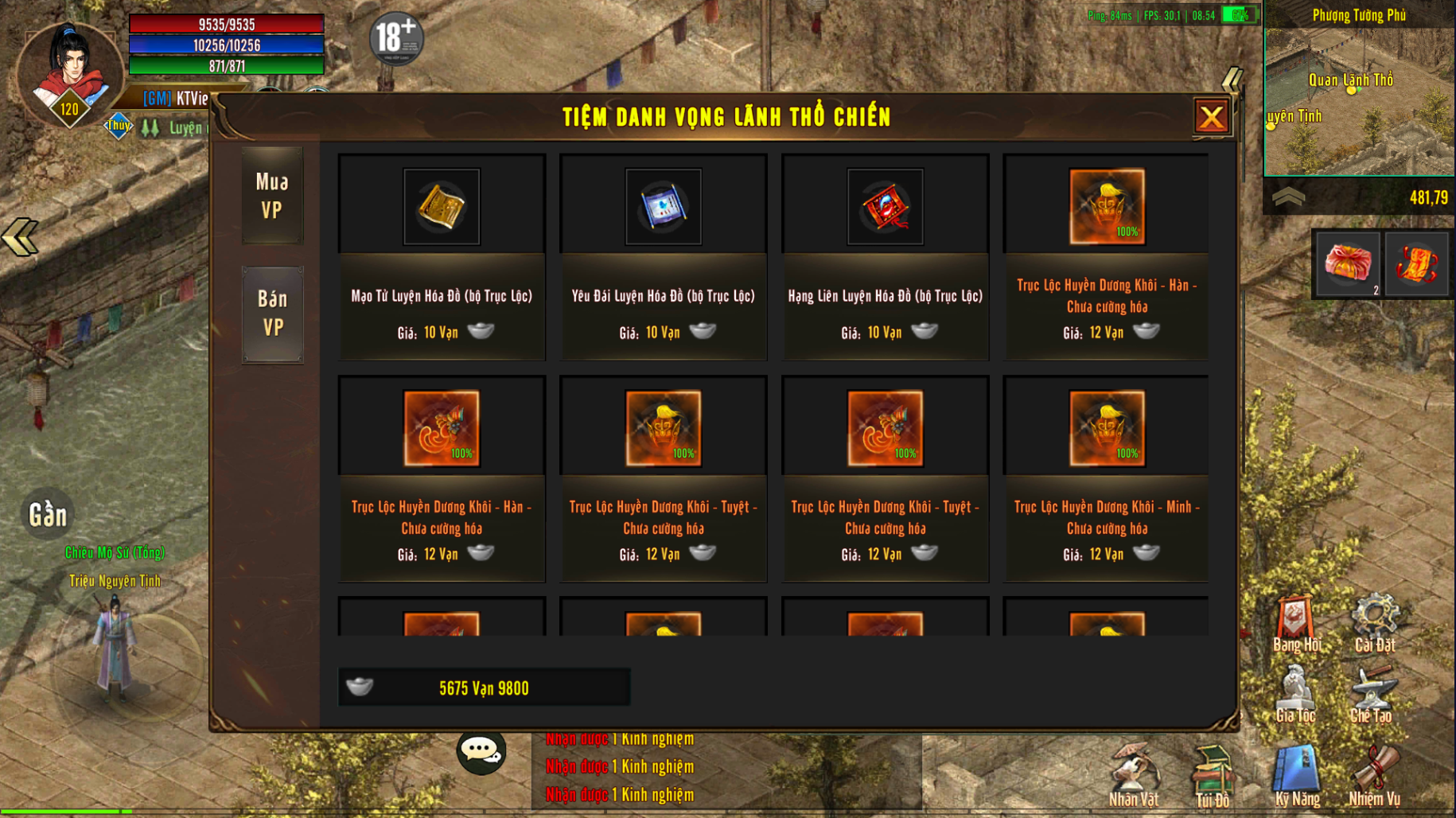Image resolution: width=1456 pixels, height=818 pixels.
Task: Select Mạo Tử Luyện Hóa Đồ item
Action: click(x=442, y=207)
